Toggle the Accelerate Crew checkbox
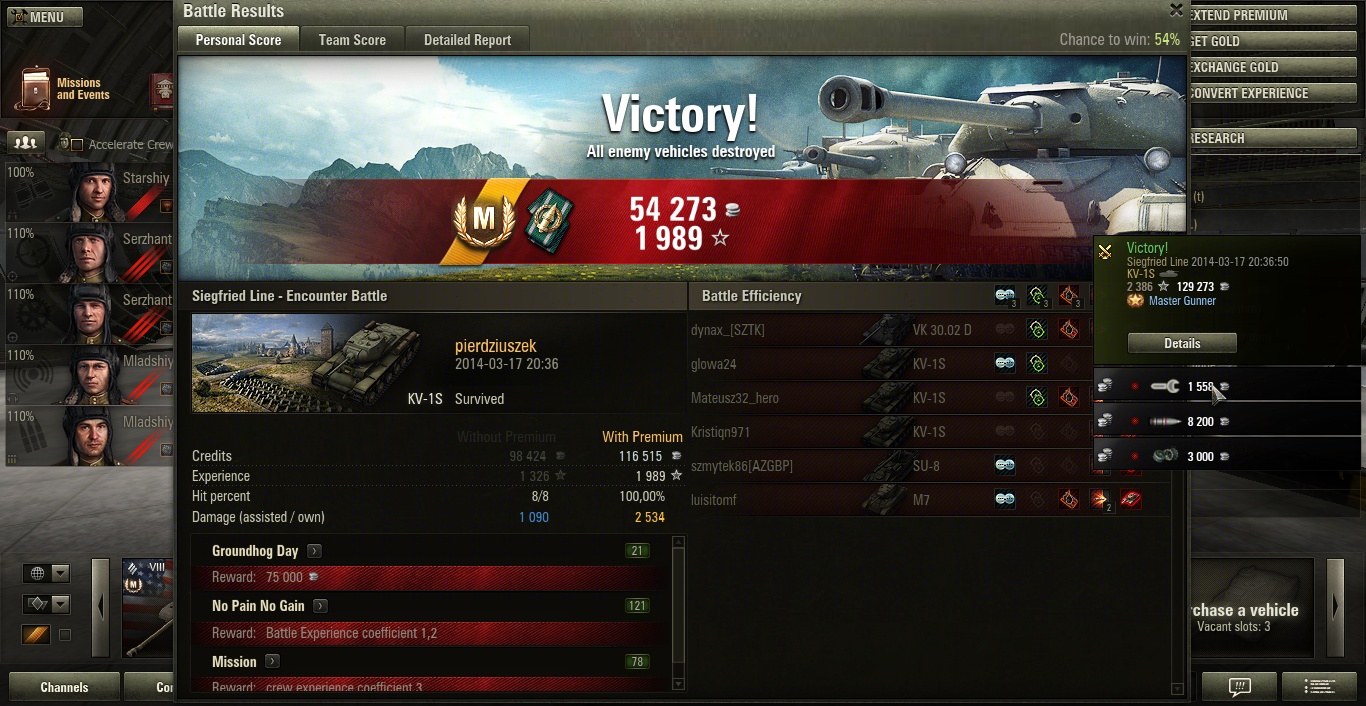 [77, 145]
